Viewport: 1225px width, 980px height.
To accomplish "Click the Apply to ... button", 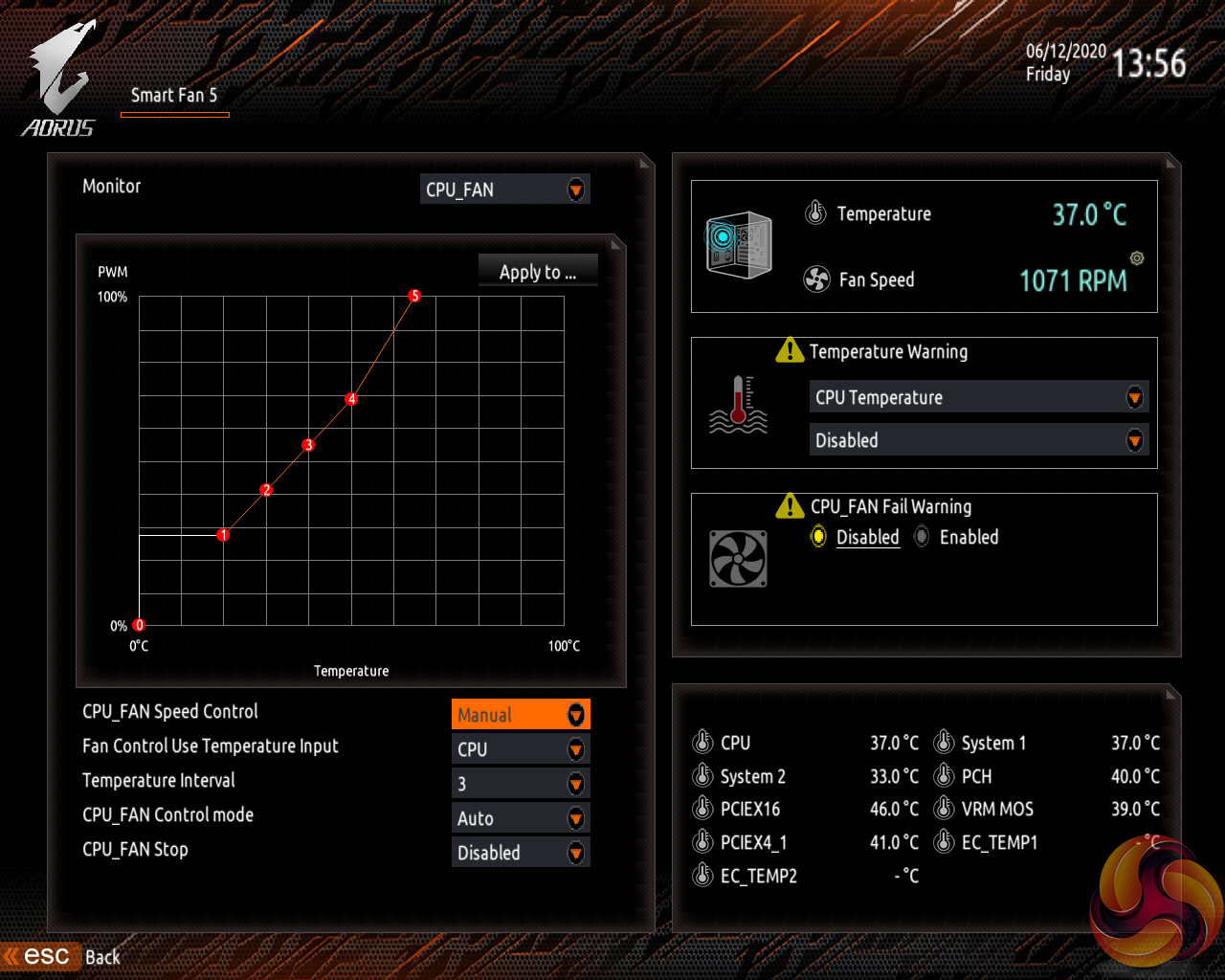I will click(x=538, y=272).
